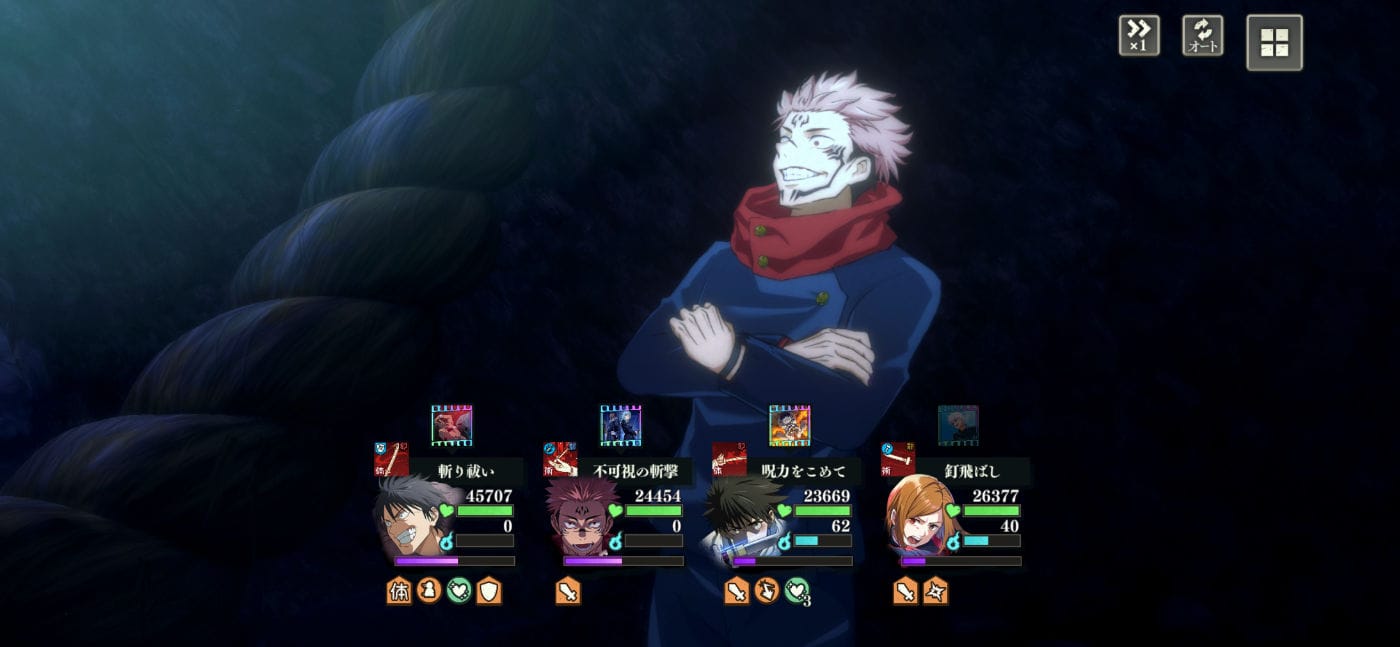Check the shuriken-star buff icon
The height and width of the screenshot is (647, 1400).
coord(935,592)
